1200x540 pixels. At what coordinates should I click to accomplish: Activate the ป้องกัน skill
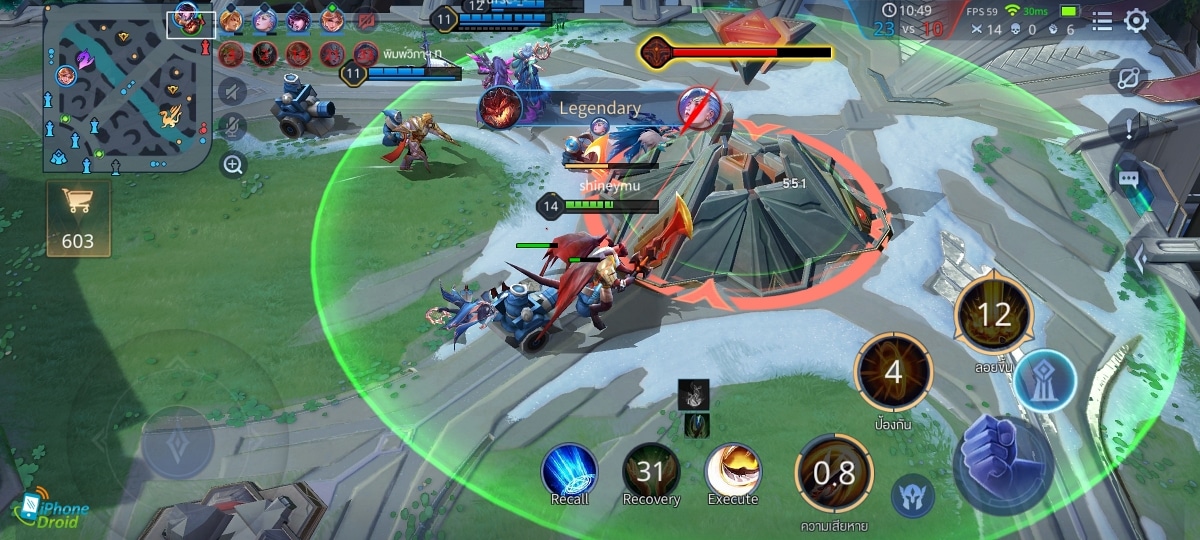(x=893, y=374)
